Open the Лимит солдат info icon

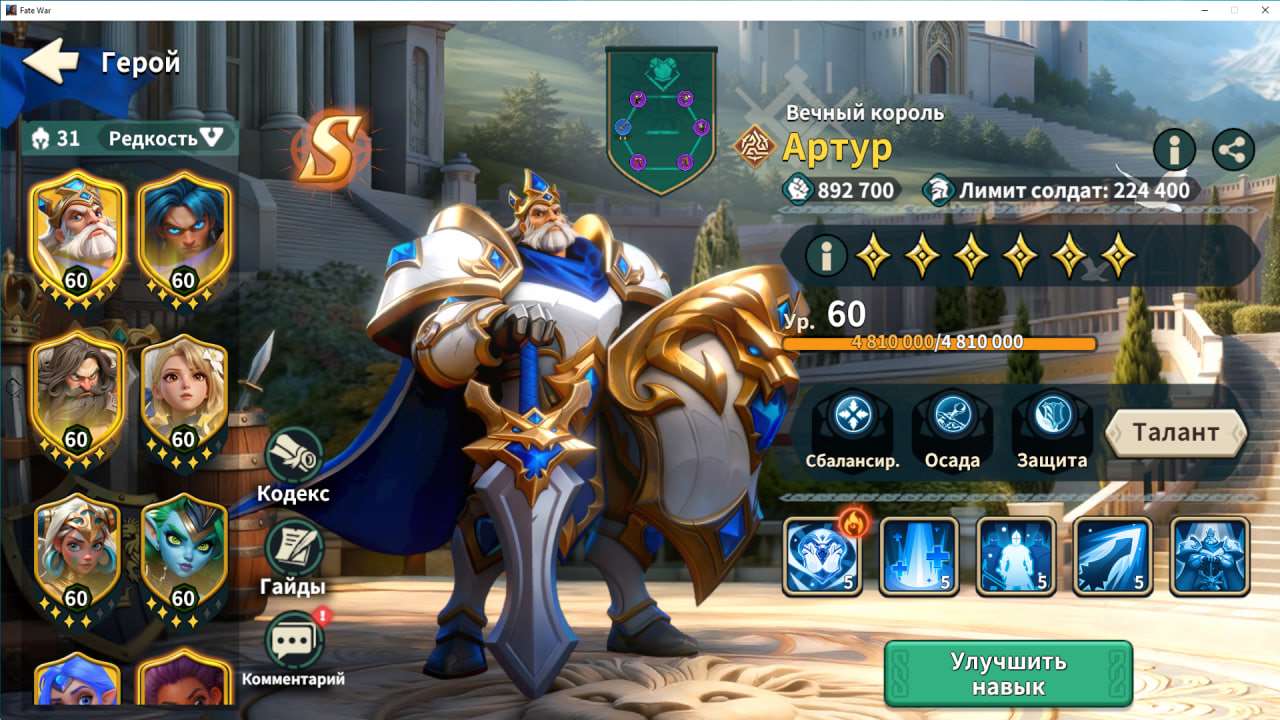(x=938, y=188)
